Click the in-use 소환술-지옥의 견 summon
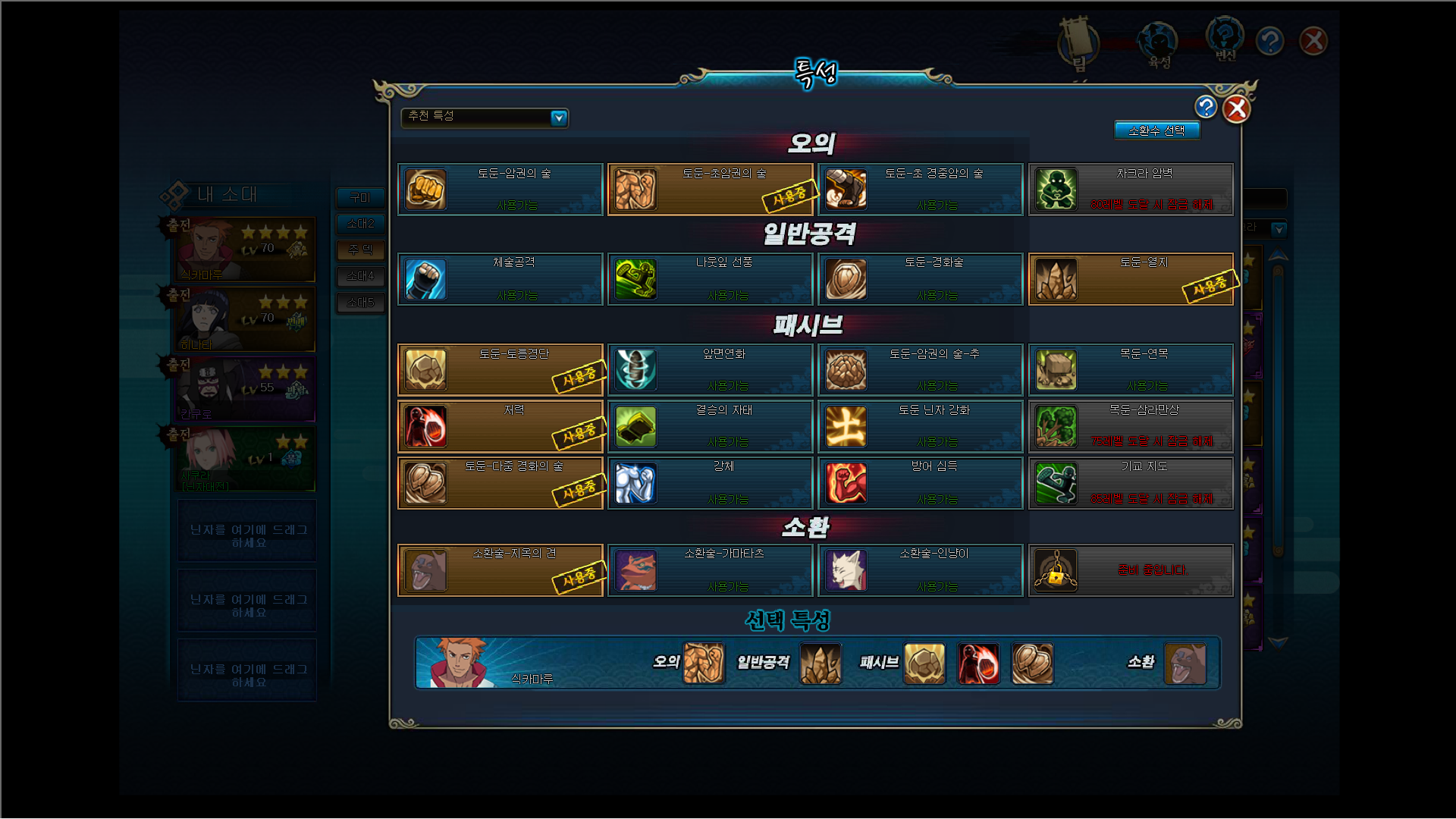Viewport: 1456px width, 819px height. (500, 570)
